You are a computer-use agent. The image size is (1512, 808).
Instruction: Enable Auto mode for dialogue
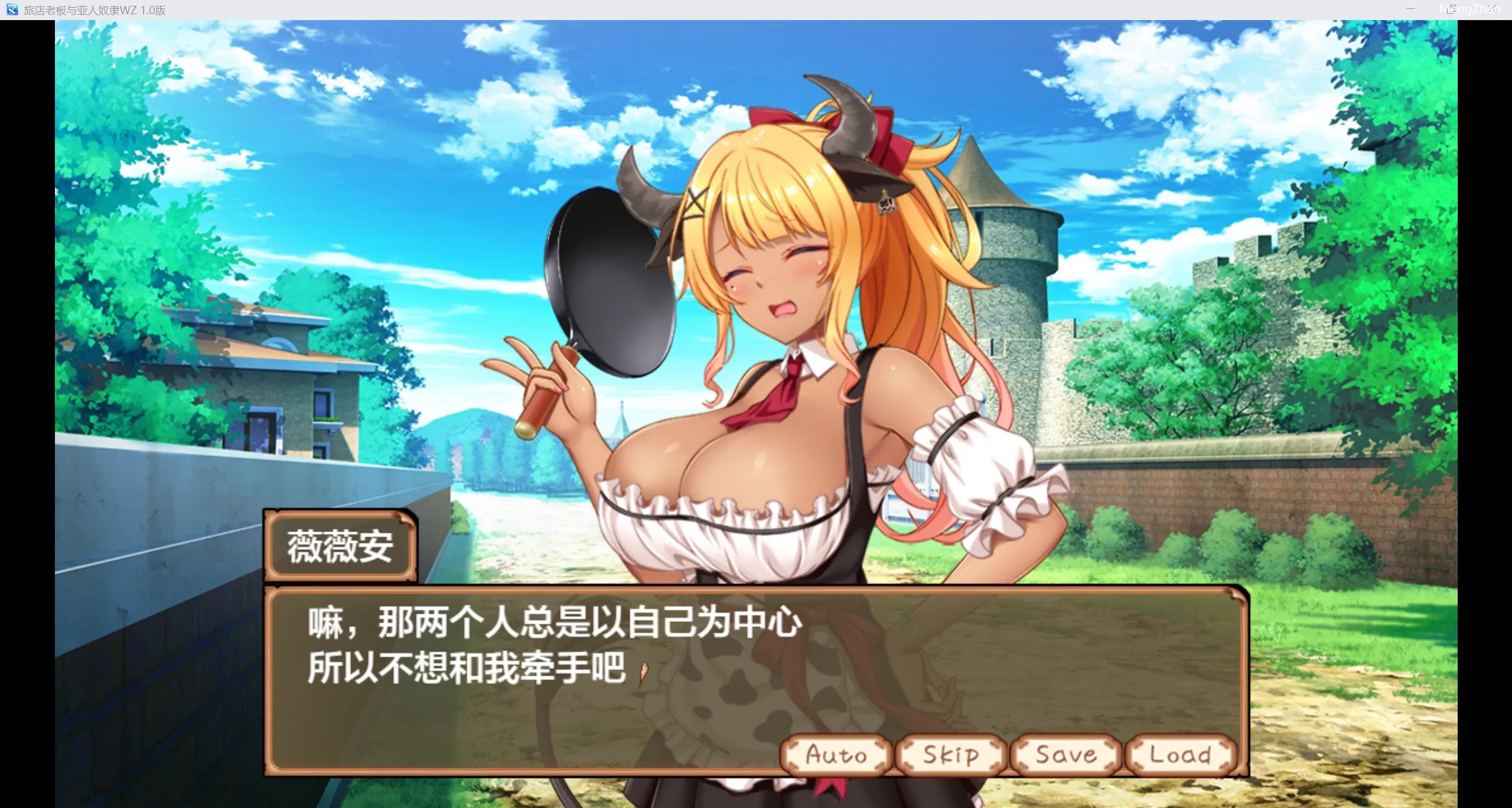click(836, 754)
